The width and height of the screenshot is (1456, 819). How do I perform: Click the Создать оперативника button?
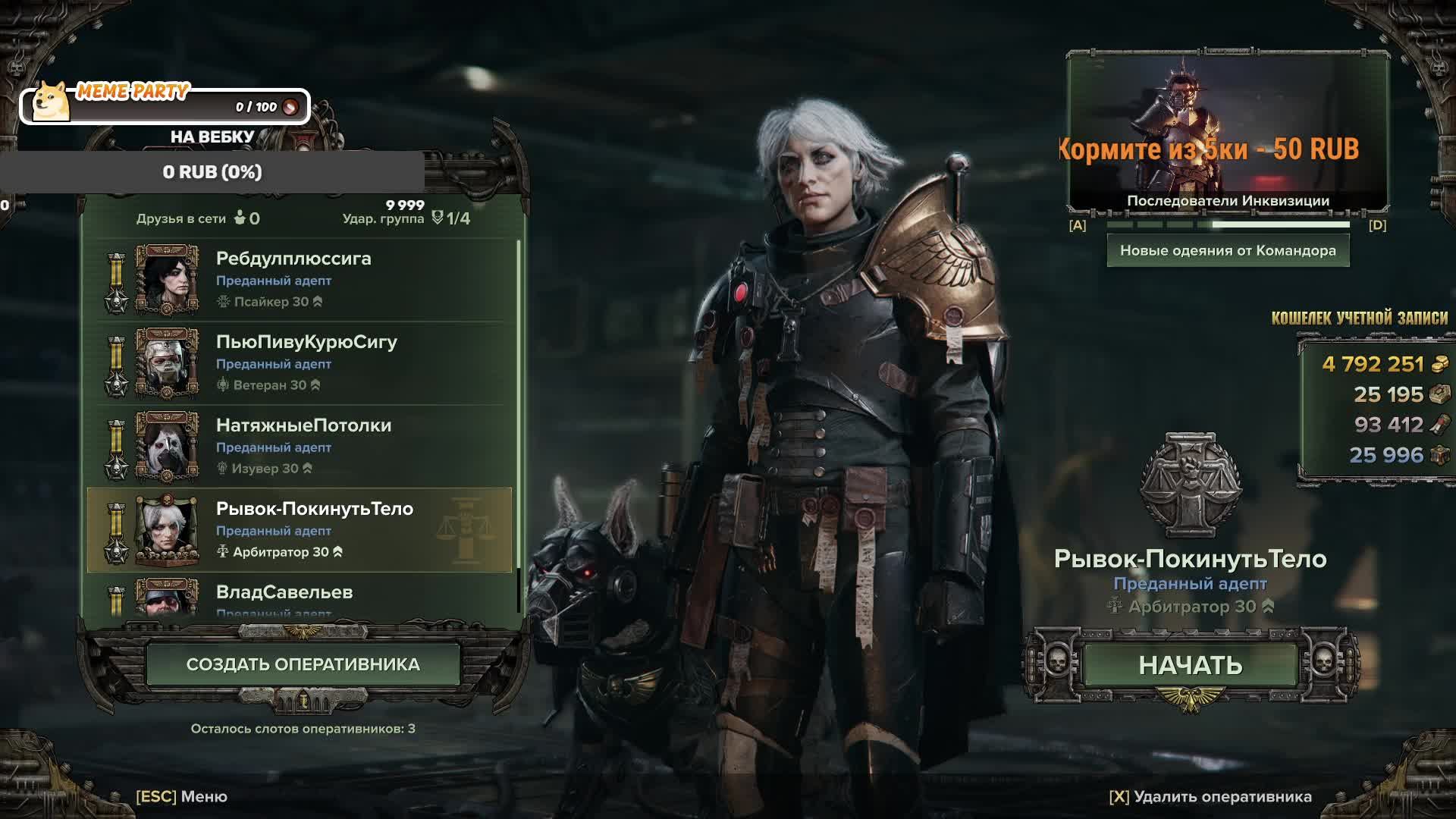[x=303, y=664]
